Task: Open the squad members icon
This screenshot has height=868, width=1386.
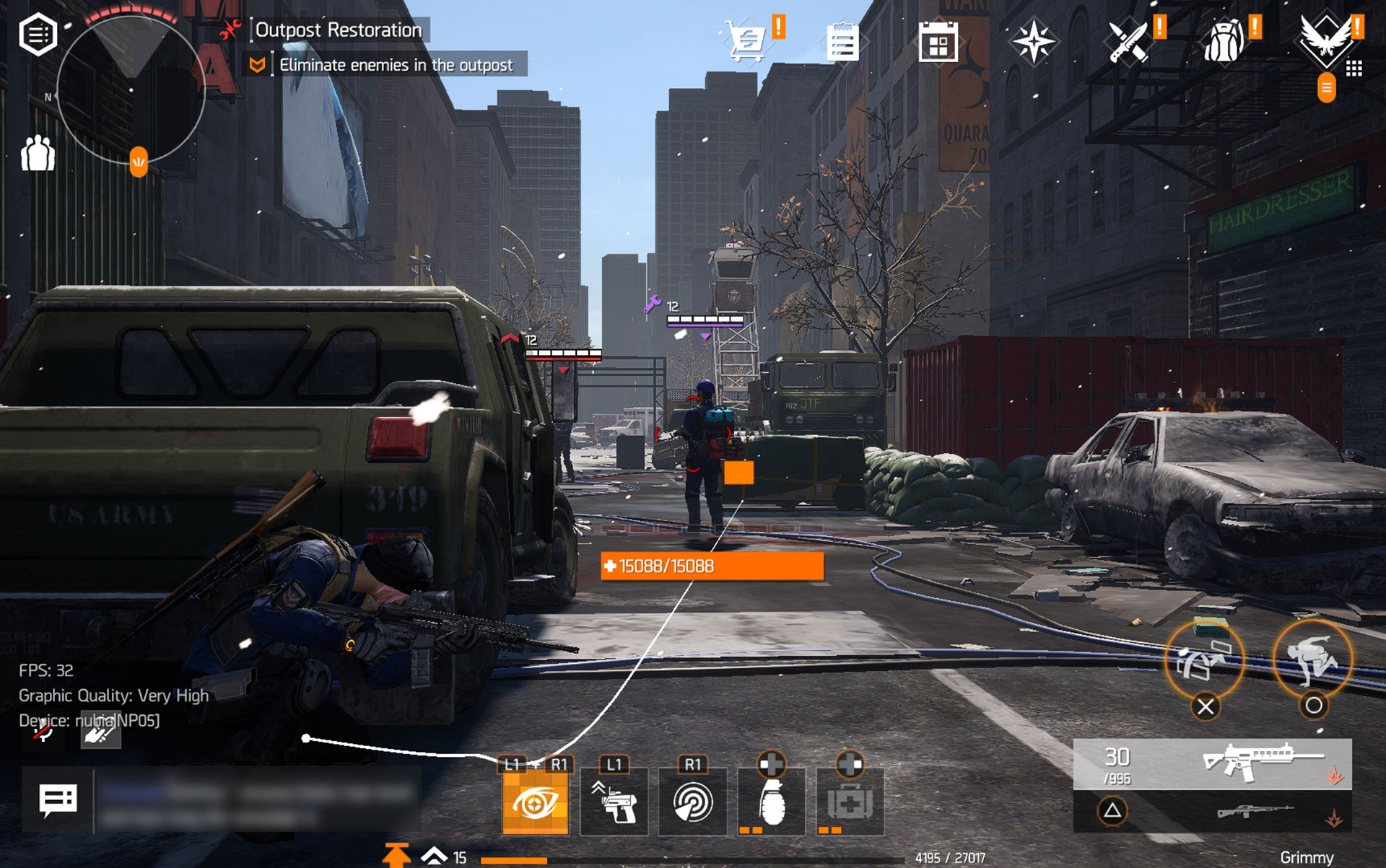Action: [38, 153]
